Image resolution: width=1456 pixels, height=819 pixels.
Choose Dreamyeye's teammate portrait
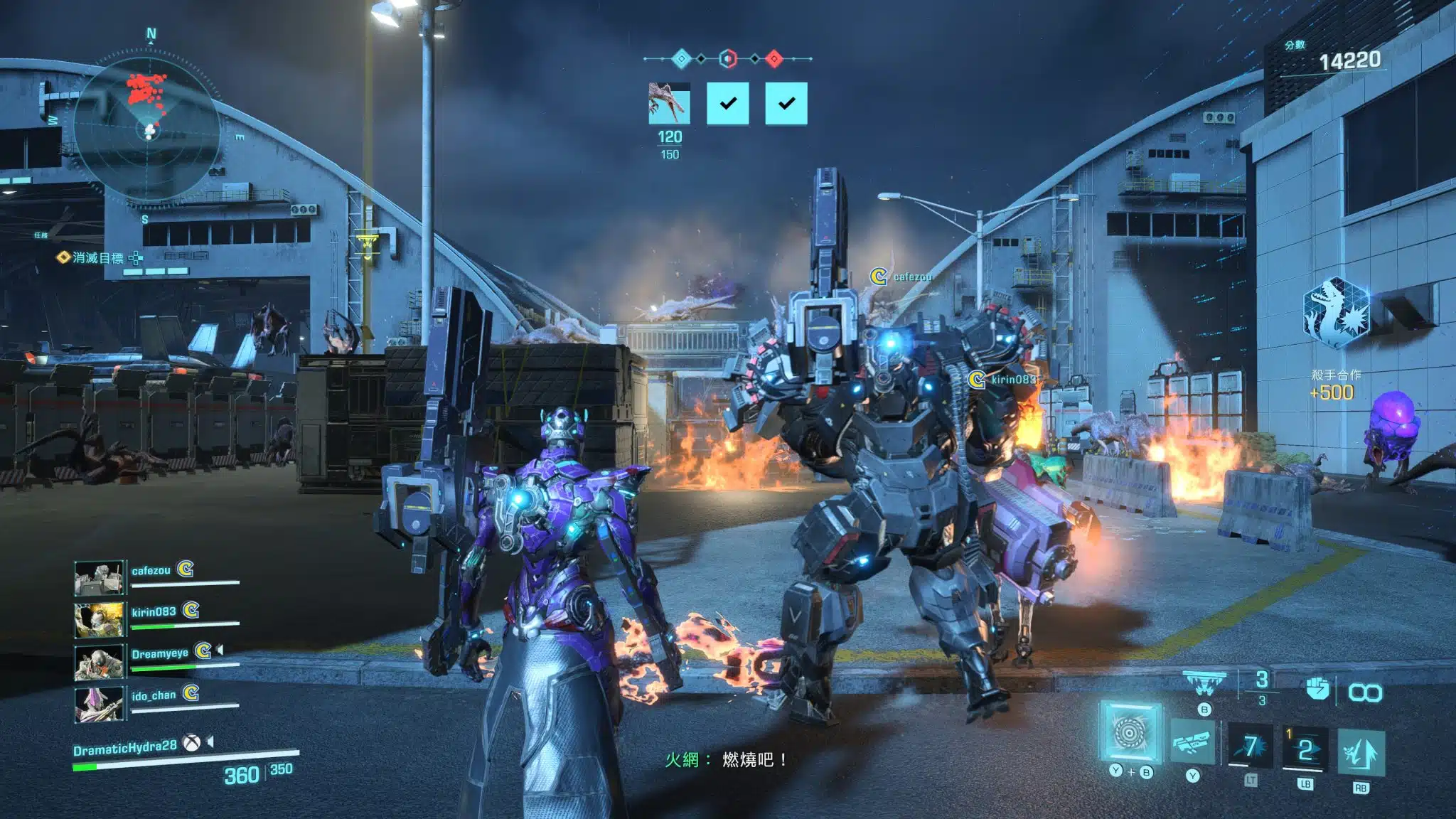(x=100, y=660)
